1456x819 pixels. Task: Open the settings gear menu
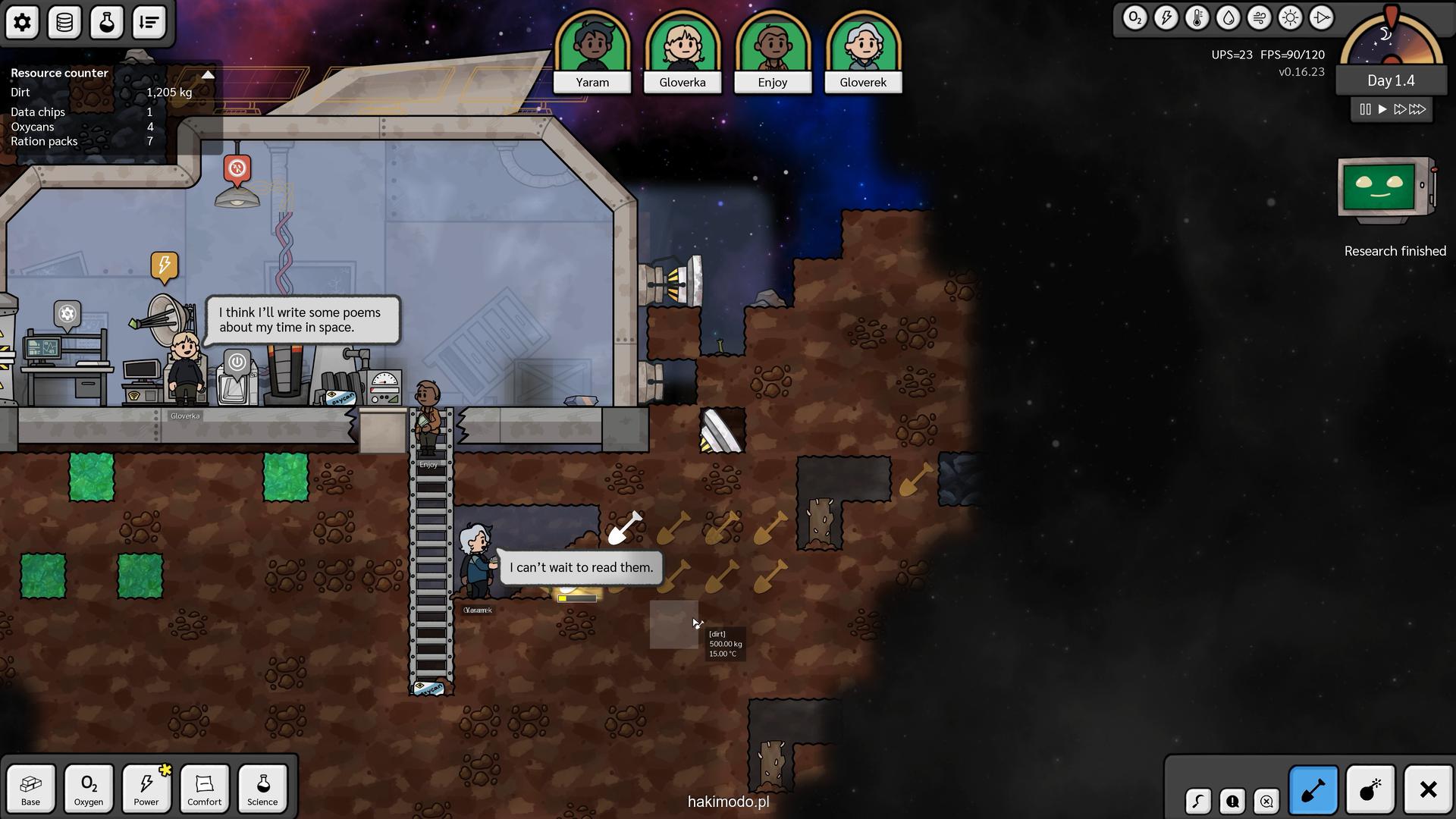[x=22, y=23]
